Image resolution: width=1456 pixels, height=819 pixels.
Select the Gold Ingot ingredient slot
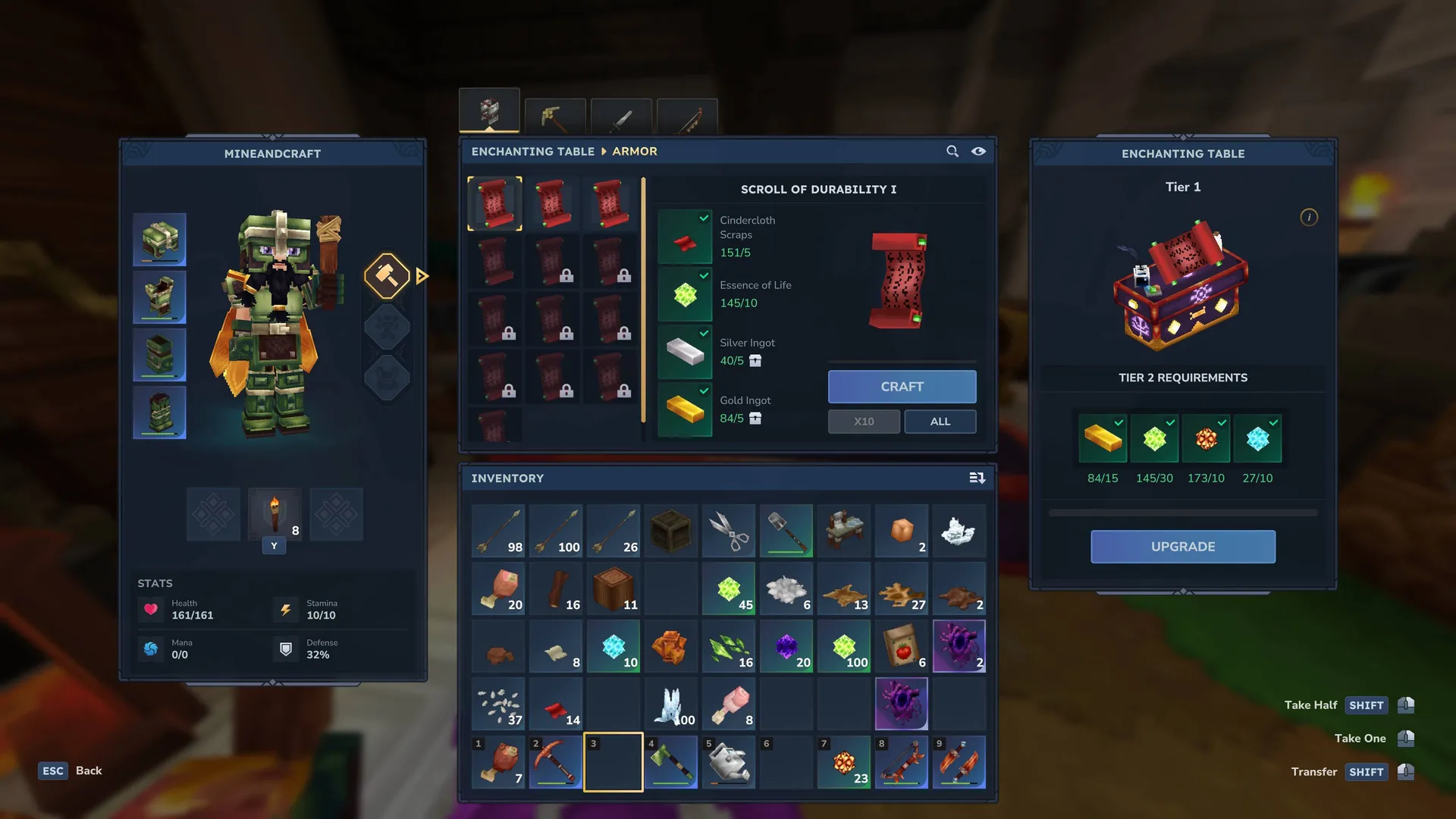click(x=685, y=409)
